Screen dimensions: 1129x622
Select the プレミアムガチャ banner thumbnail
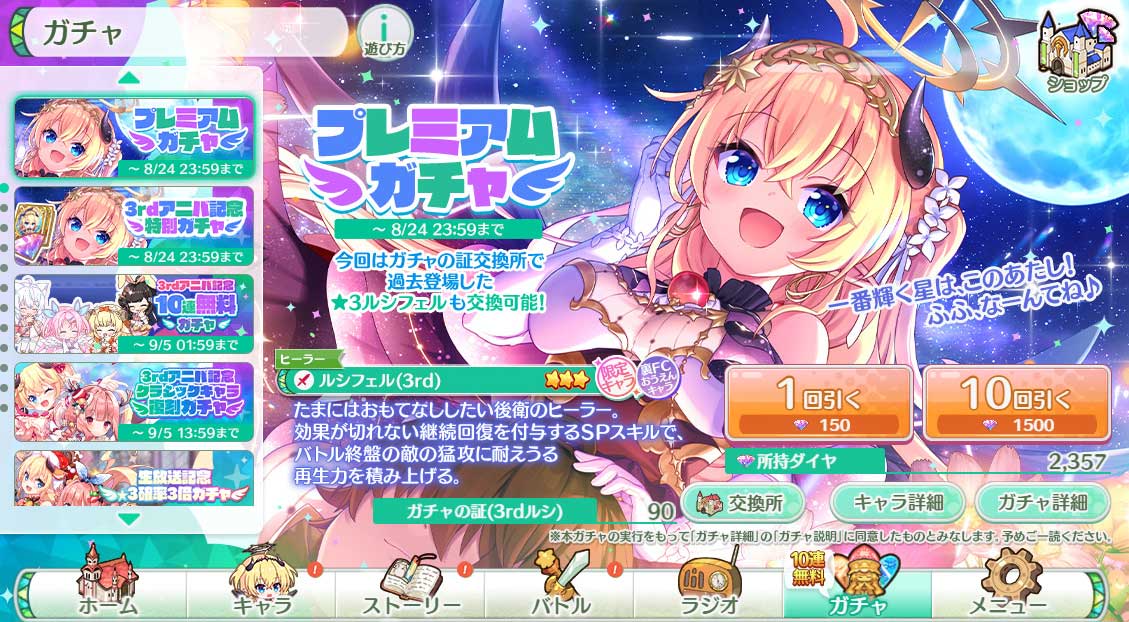click(x=134, y=136)
